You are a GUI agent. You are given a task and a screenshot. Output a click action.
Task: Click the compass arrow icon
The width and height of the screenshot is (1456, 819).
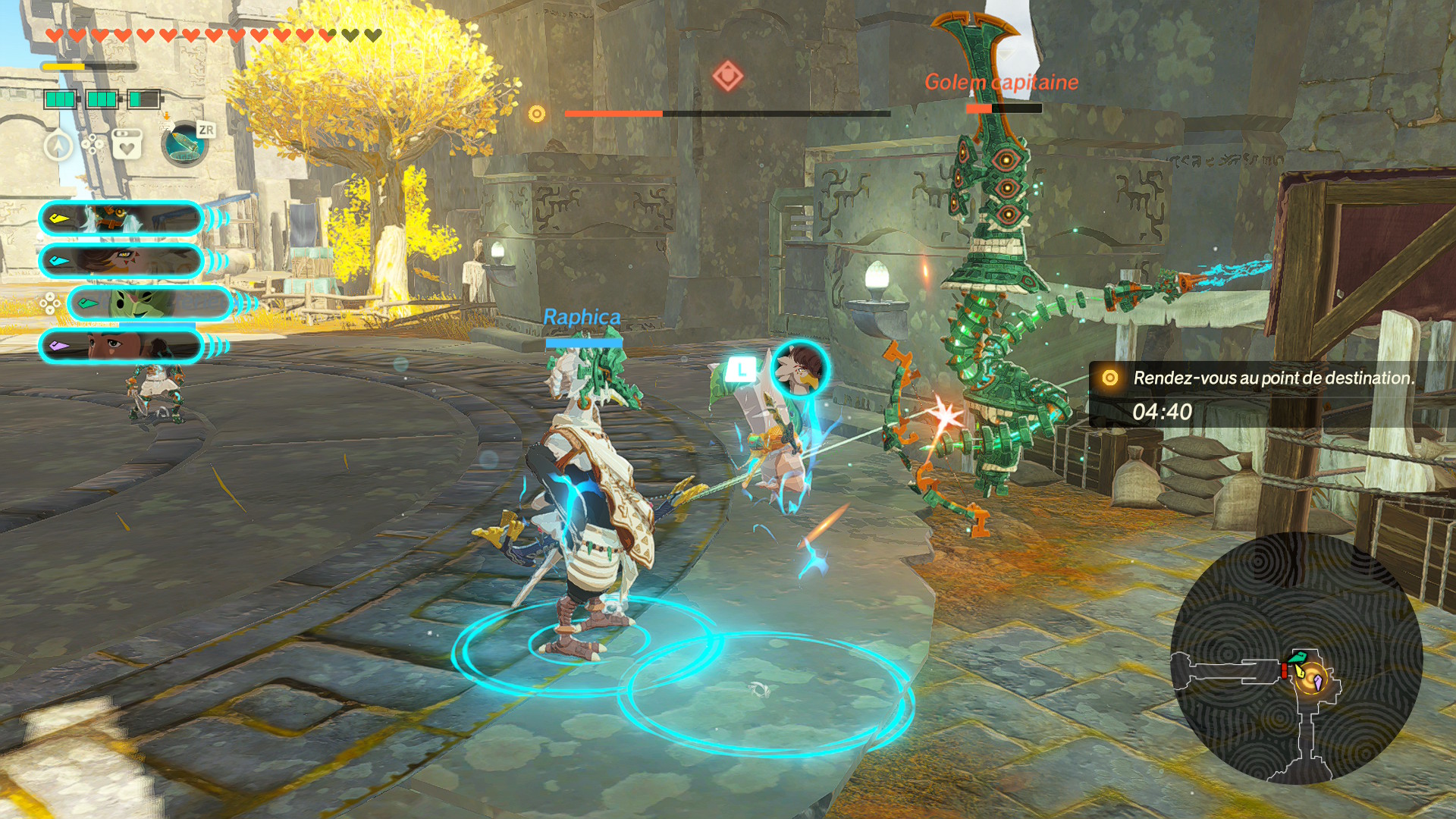[58, 146]
